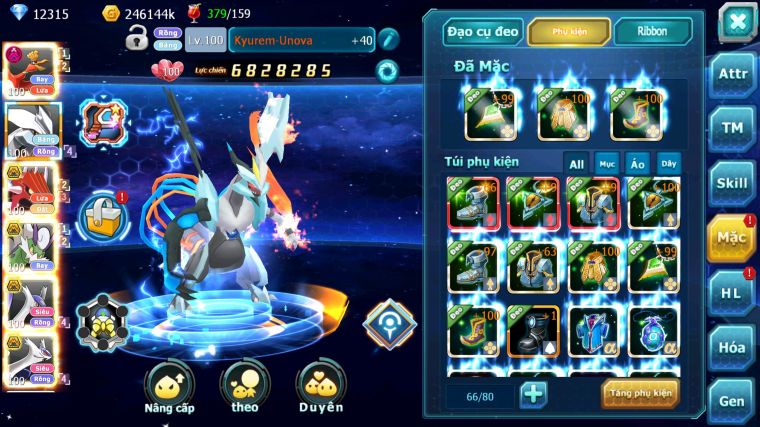The height and width of the screenshot is (427, 760).
Task: Expand bag capacity with the plus button
Action: [x=533, y=393]
